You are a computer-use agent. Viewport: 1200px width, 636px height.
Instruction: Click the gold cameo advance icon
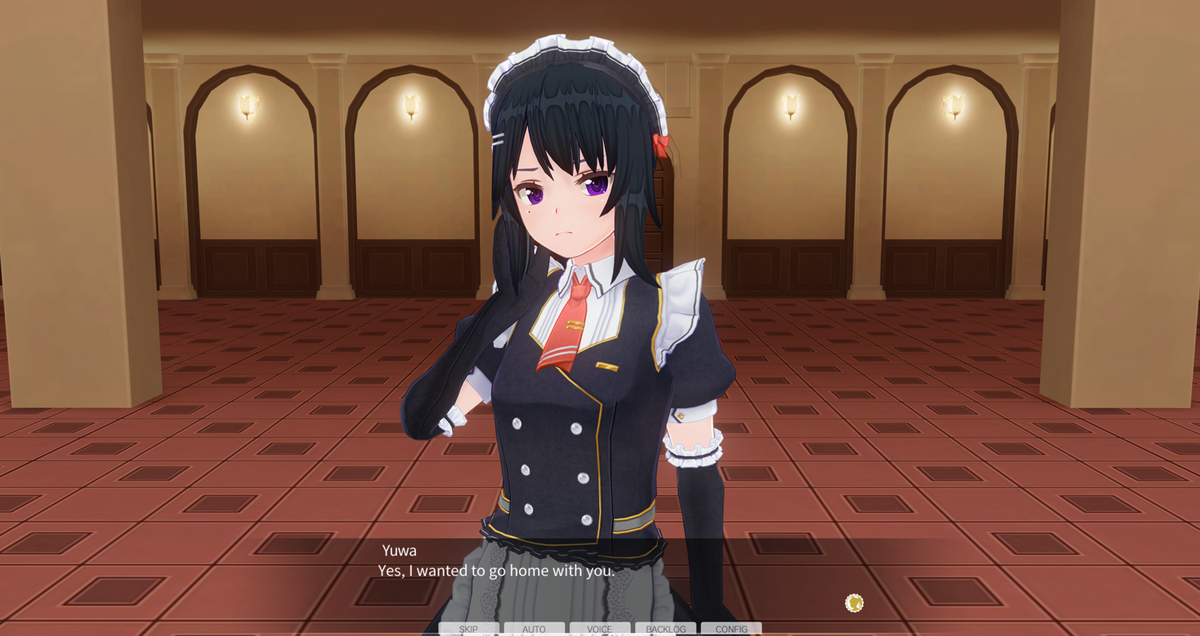click(x=854, y=602)
